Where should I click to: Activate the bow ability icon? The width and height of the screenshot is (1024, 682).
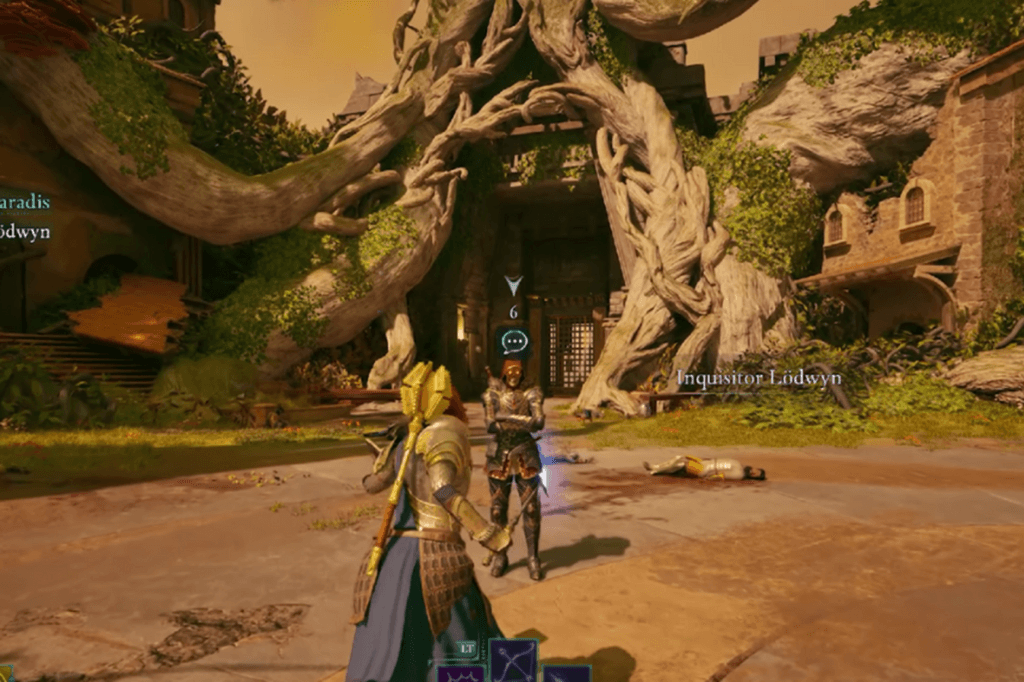pos(513,660)
